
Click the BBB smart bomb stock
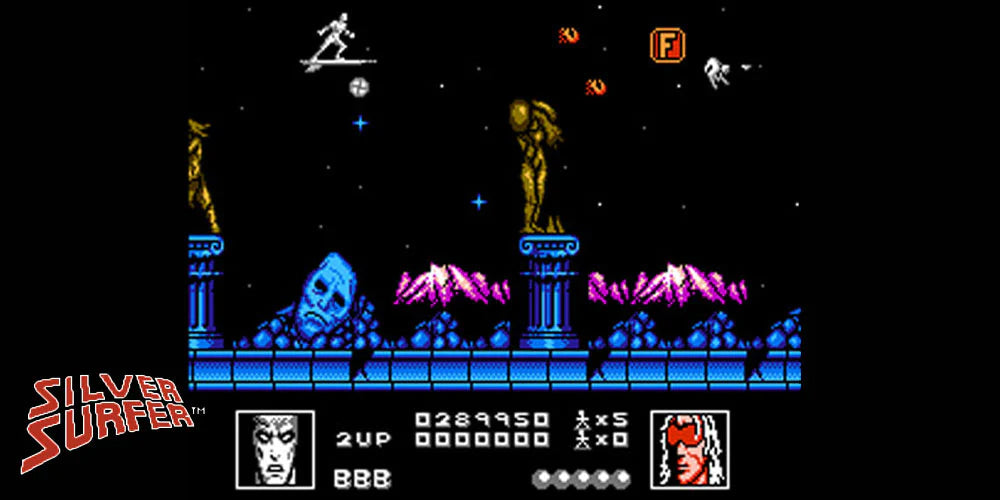(362, 478)
